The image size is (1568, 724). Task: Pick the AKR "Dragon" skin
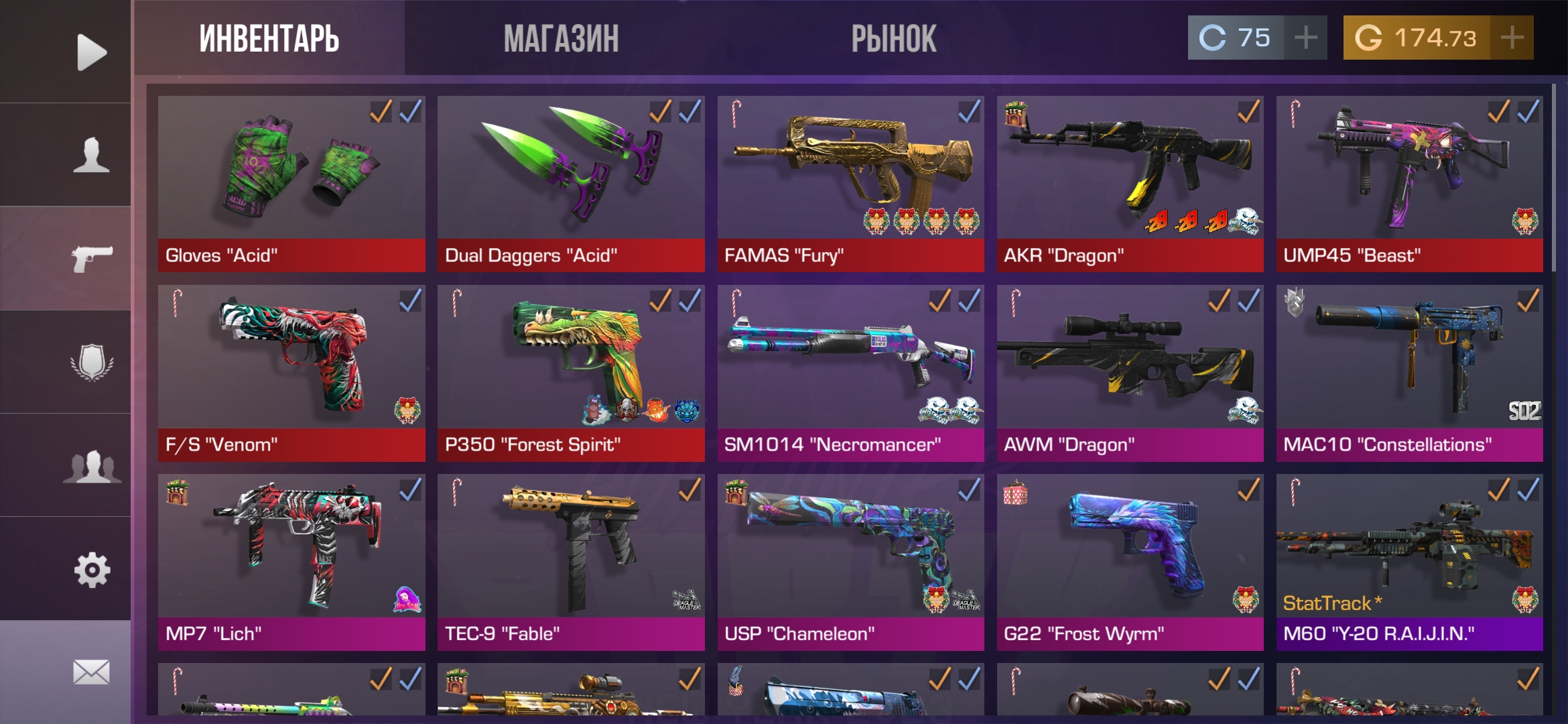[x=1130, y=183]
